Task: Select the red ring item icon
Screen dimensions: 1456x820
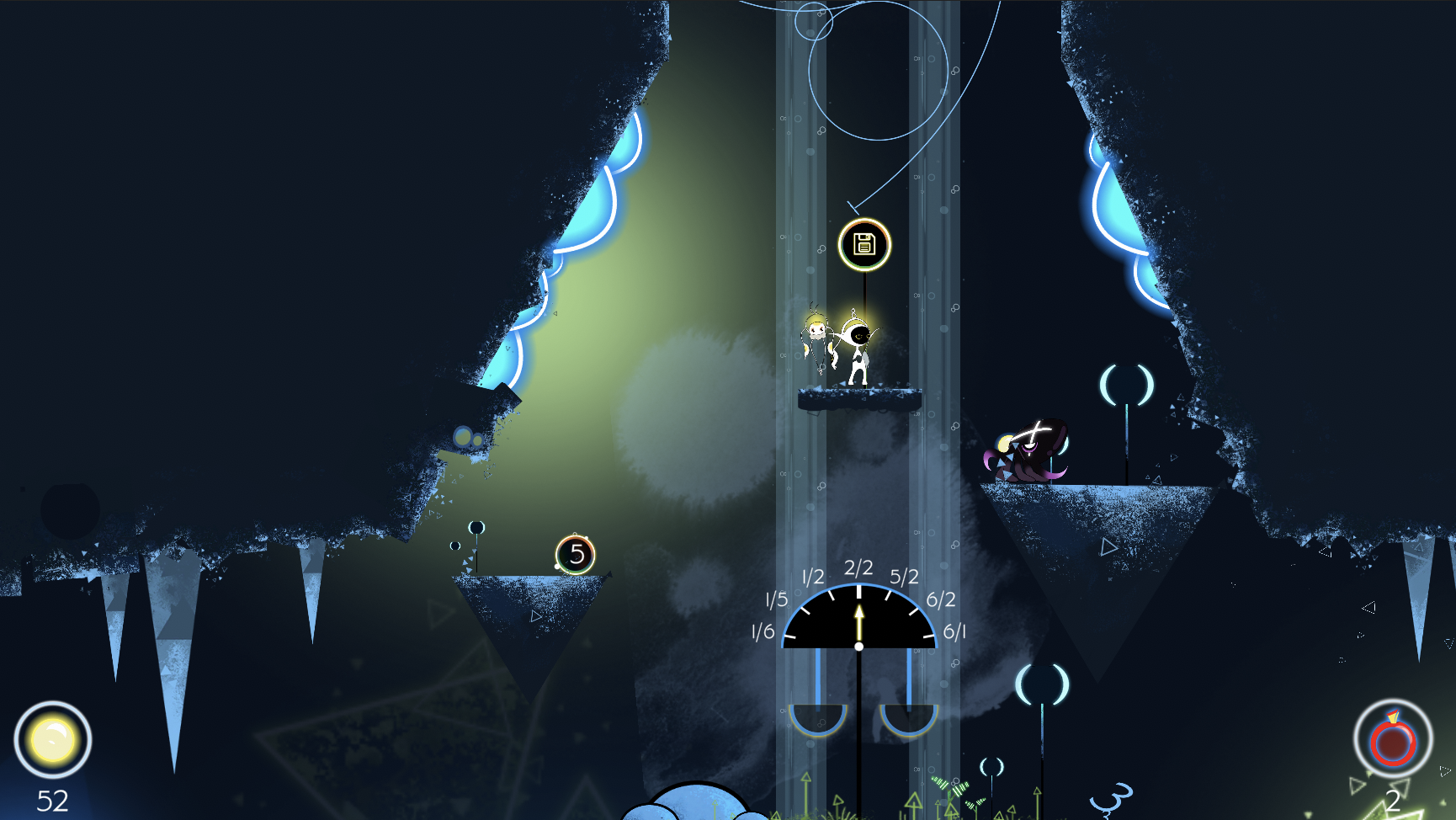Action: point(1393,740)
